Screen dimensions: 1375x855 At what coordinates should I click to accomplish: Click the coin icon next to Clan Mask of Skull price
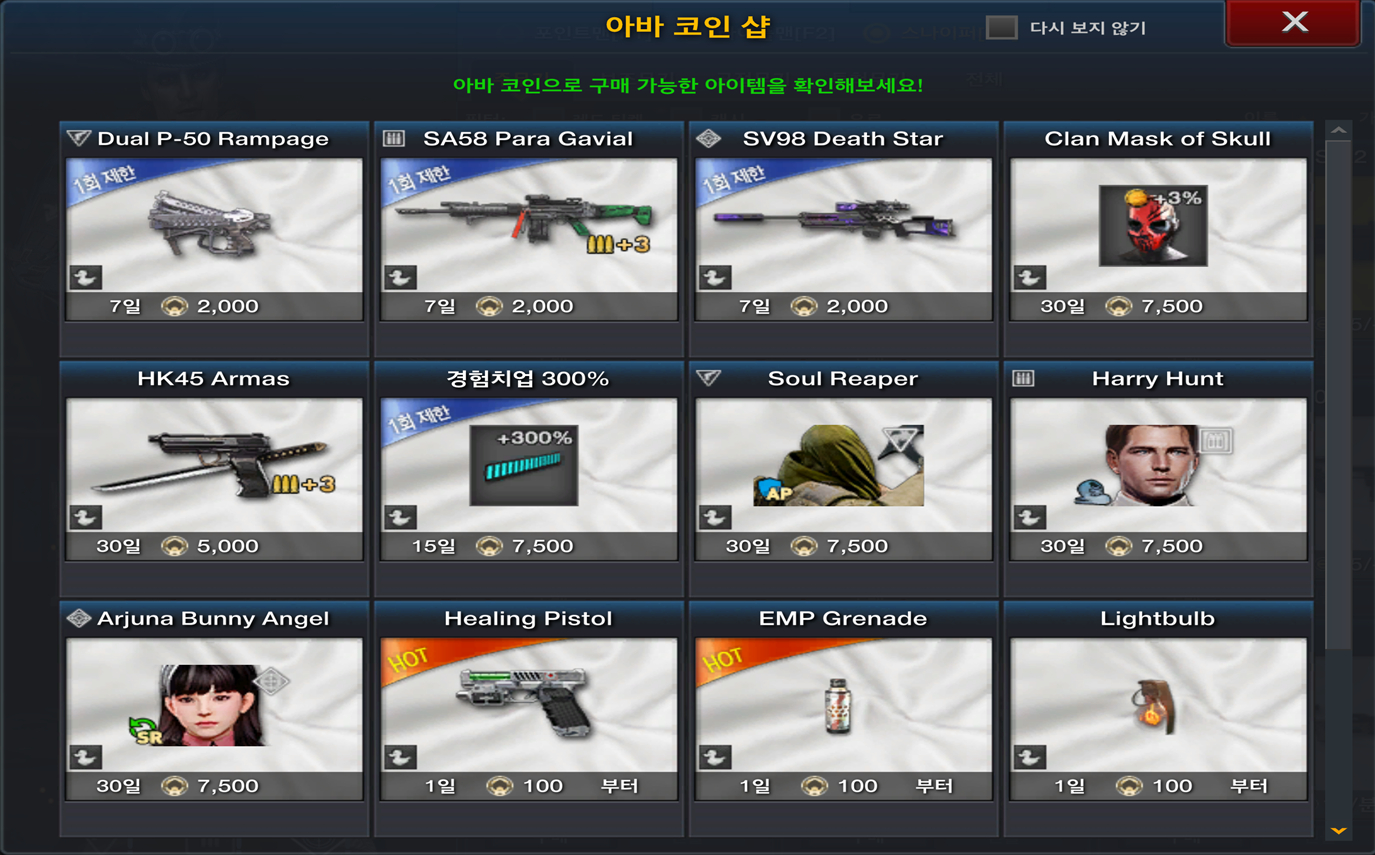tap(1118, 306)
